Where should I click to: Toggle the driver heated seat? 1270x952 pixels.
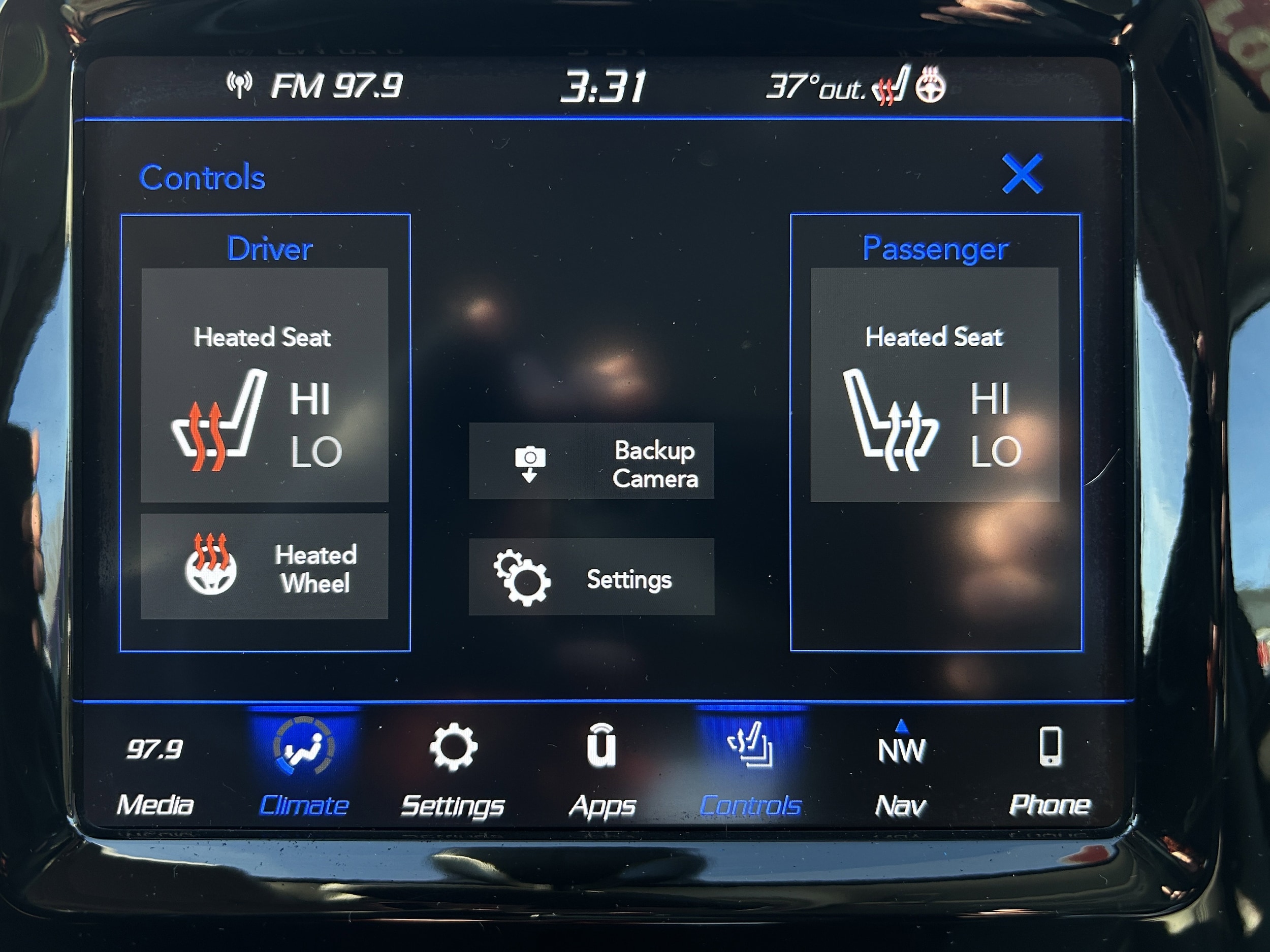[265, 385]
